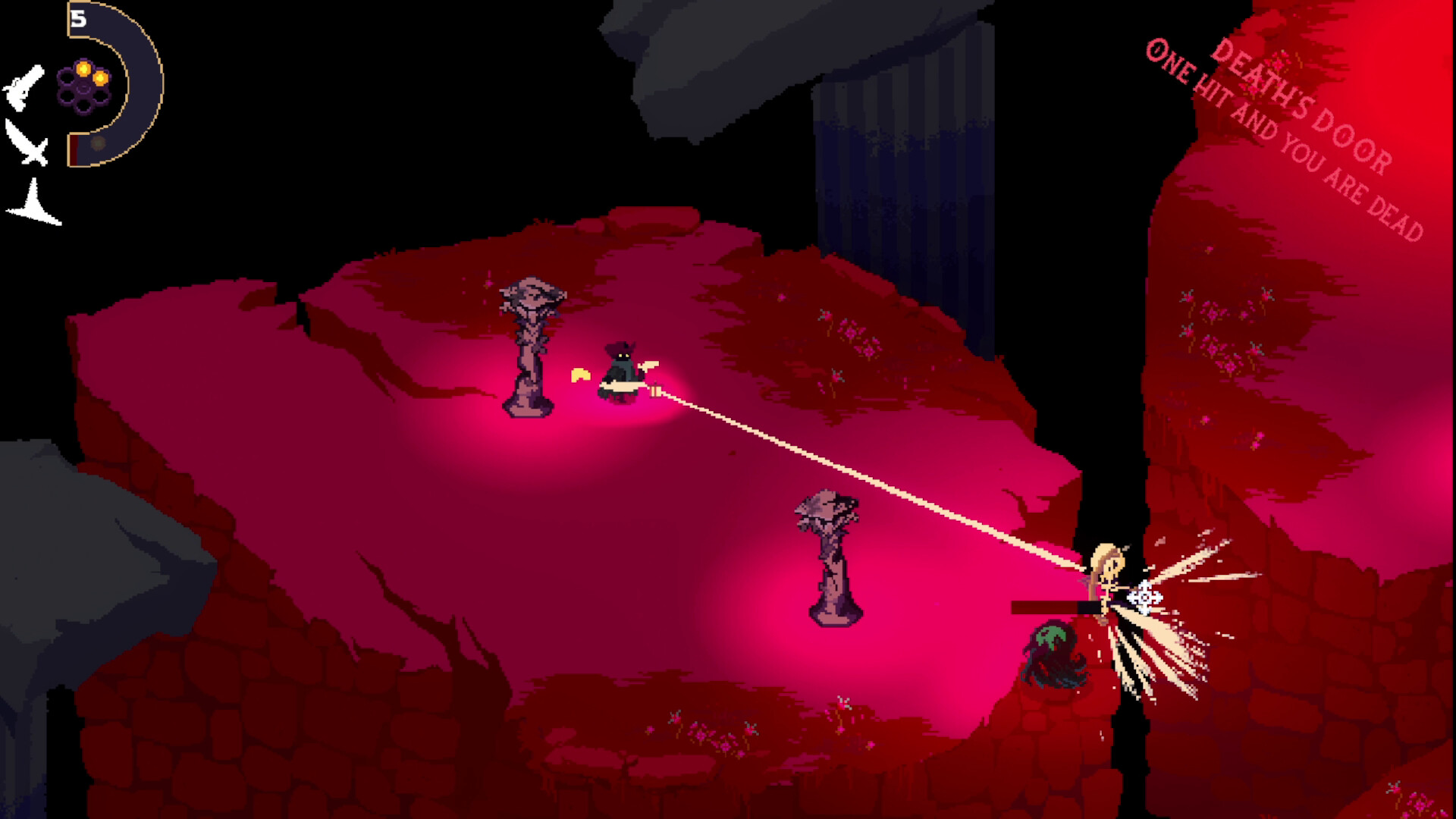Image resolution: width=1456 pixels, height=819 pixels.
Task: Click the revolver cylinder ammo wheel
Action: click(83, 86)
